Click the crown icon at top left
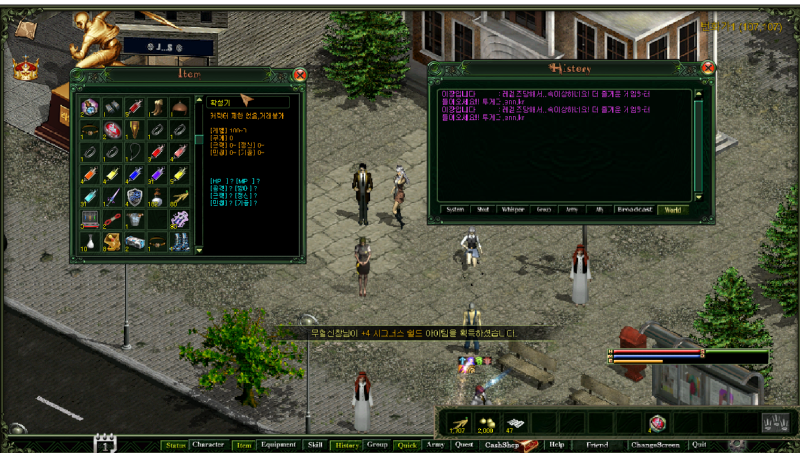This screenshot has width=800, height=453. click(22, 68)
